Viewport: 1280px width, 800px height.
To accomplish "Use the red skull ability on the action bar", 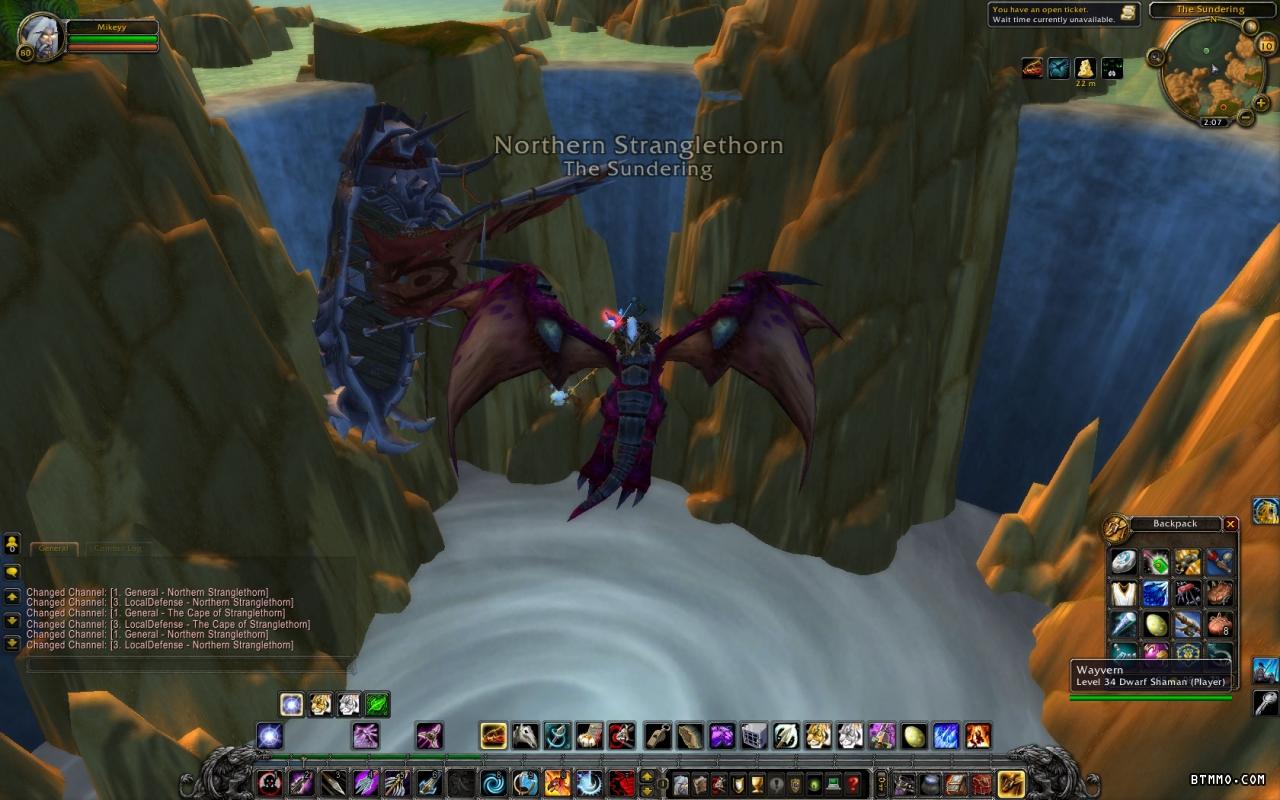I will [269, 783].
